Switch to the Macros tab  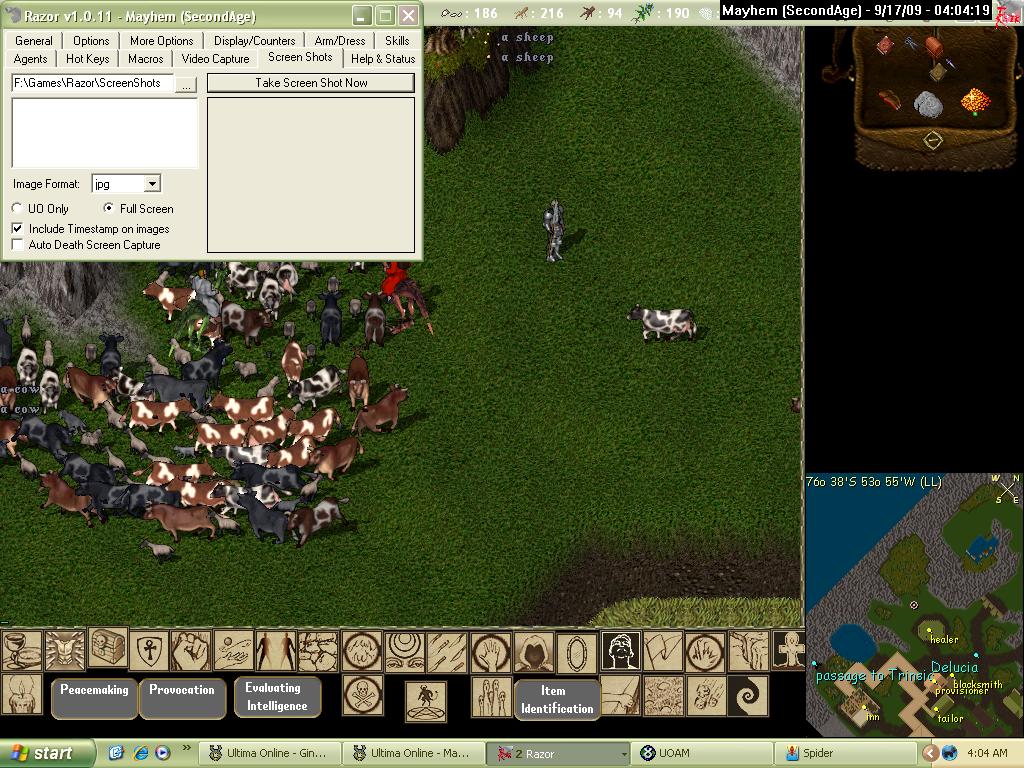tap(146, 59)
